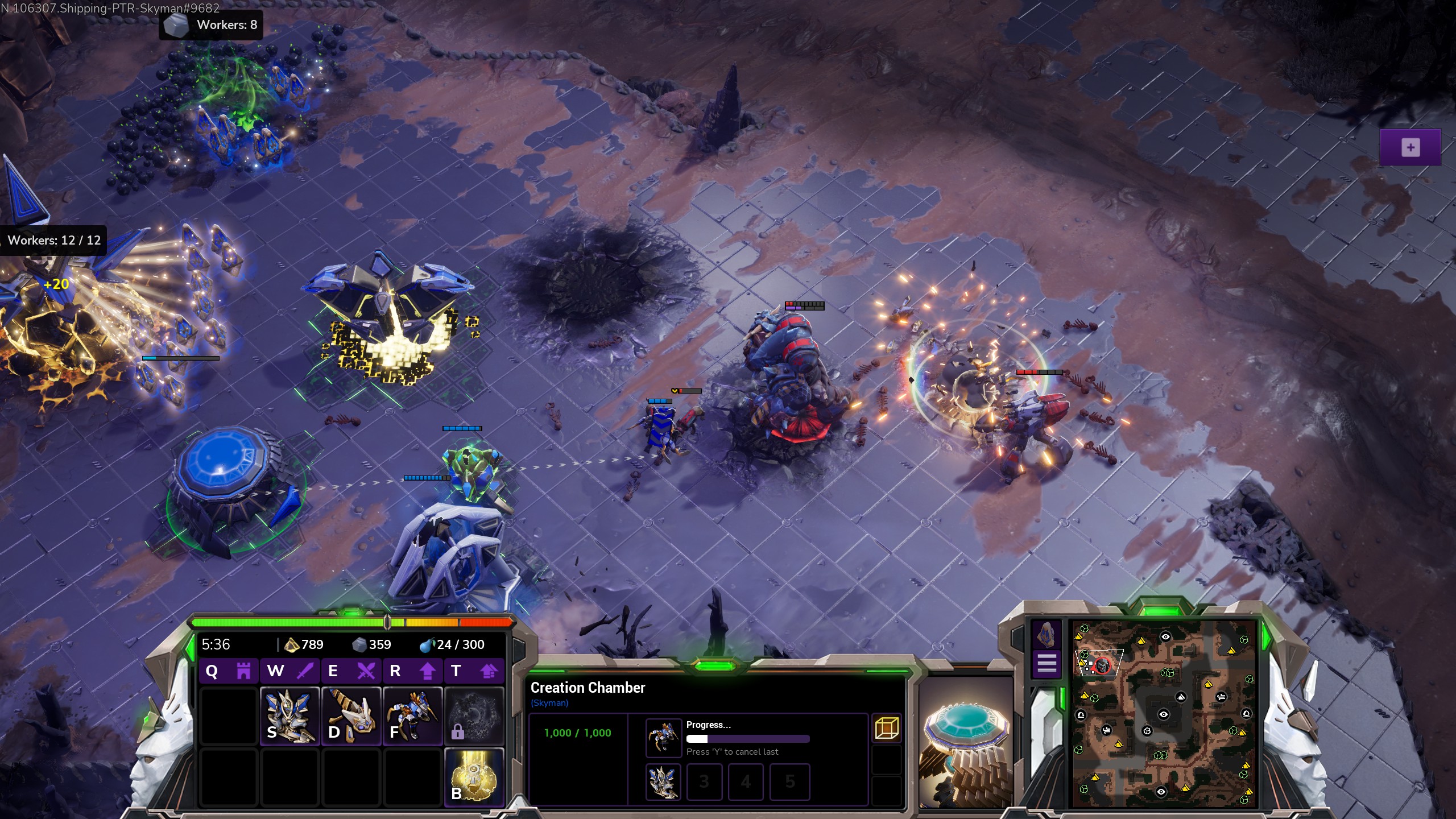Jump to the minimap's center eye marker
Viewport: 1456px width, 819px height.
(1163, 714)
